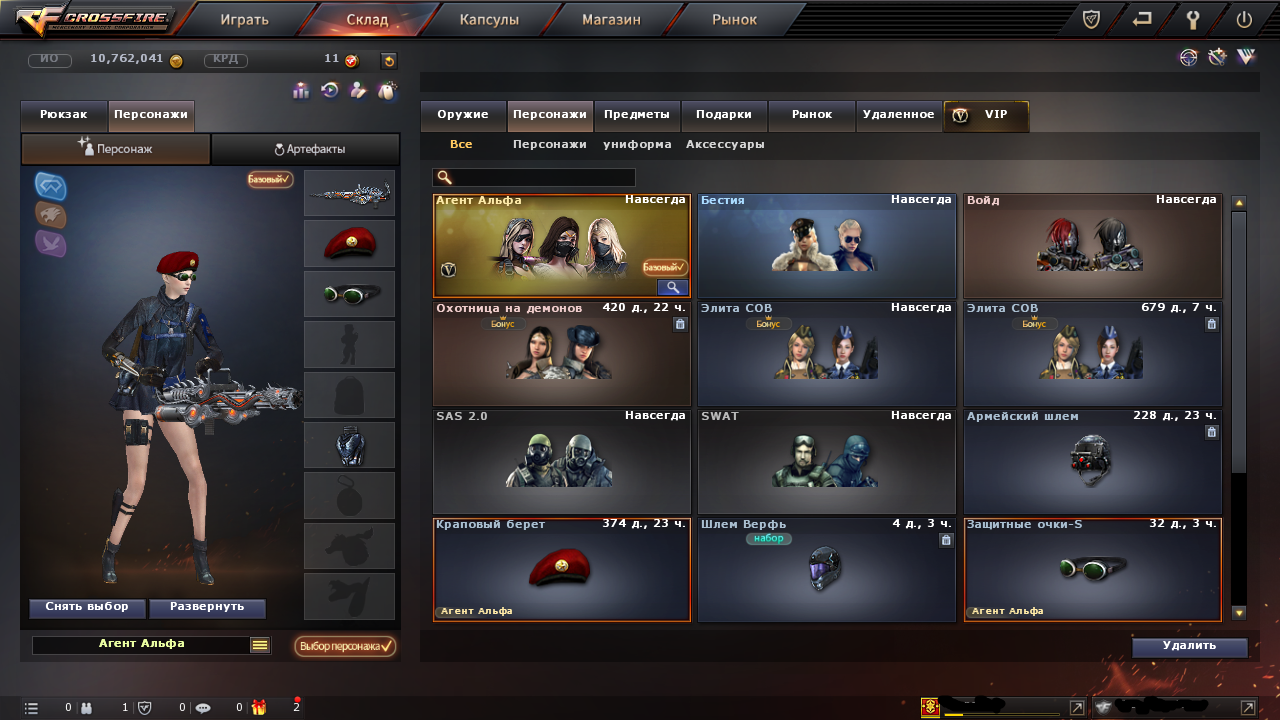Click the Удалить button

pyautogui.click(x=1189, y=646)
